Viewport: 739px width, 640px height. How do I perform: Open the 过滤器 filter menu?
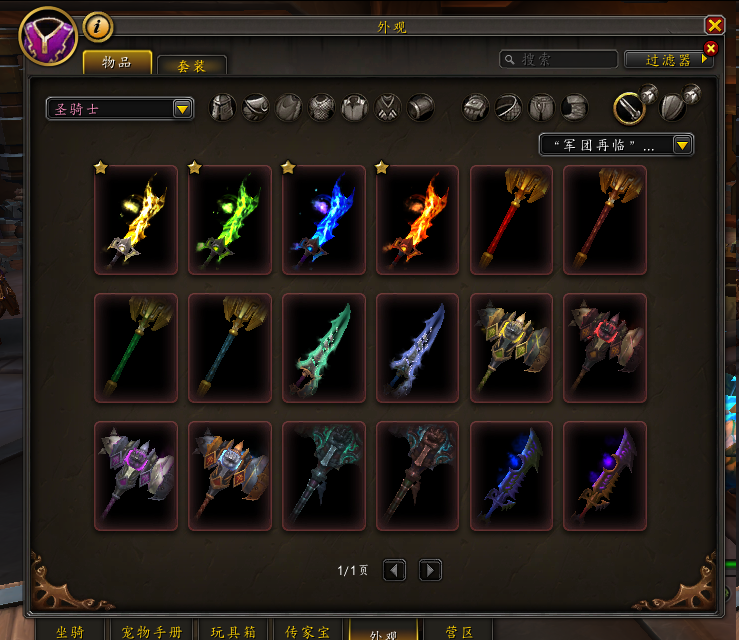click(667, 60)
